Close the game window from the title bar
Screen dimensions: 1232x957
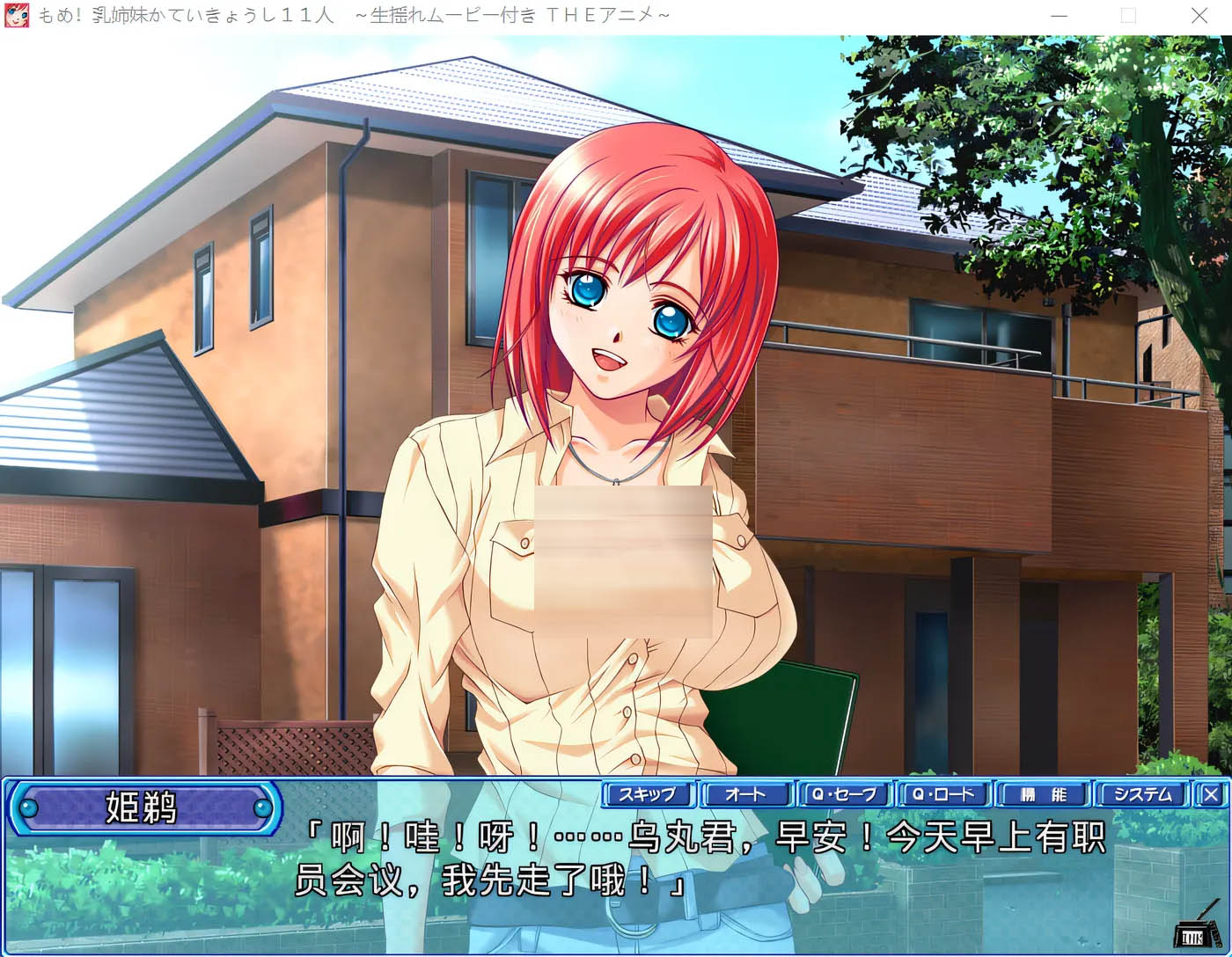1199,16
